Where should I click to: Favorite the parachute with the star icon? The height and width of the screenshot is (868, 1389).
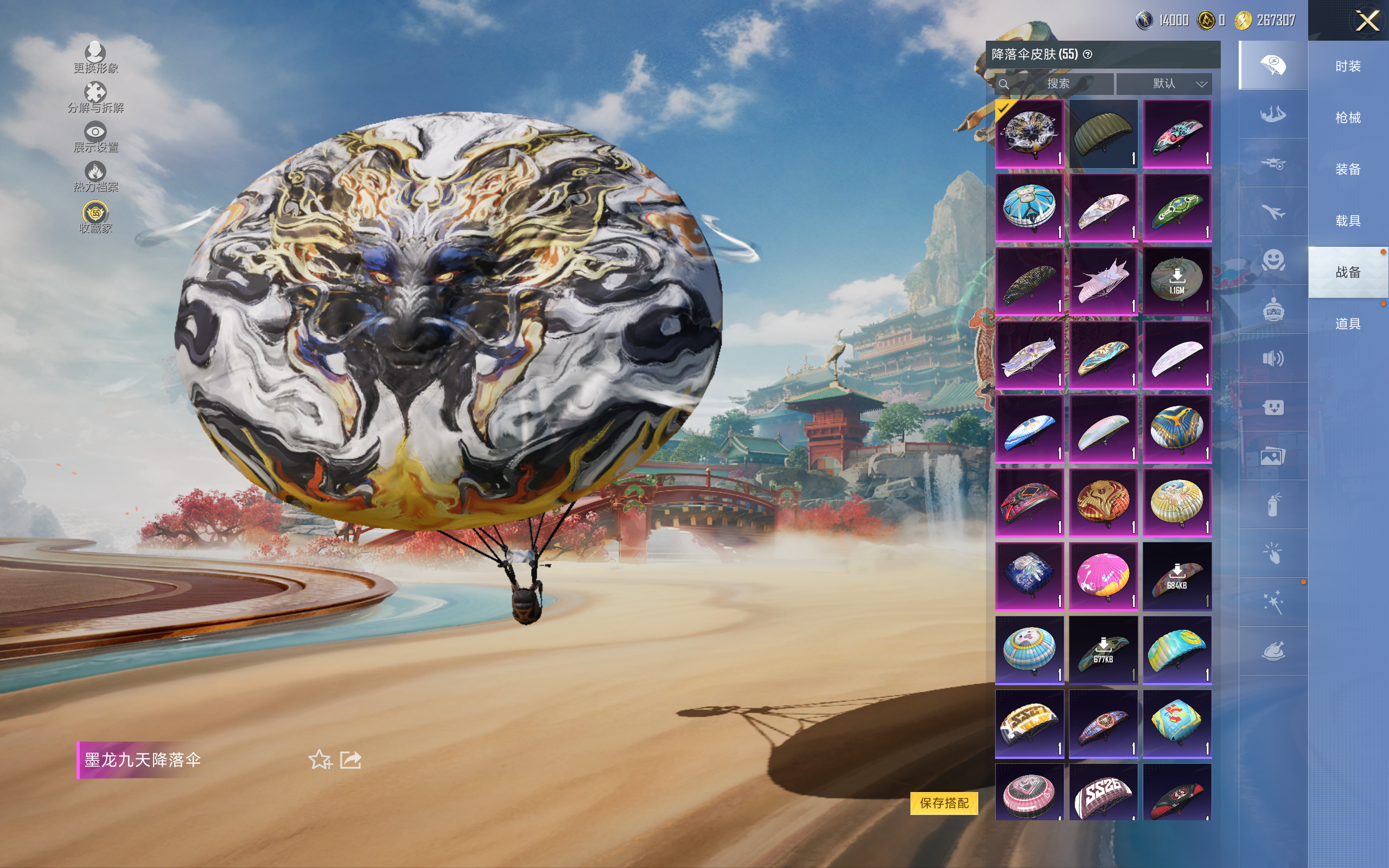point(320,760)
